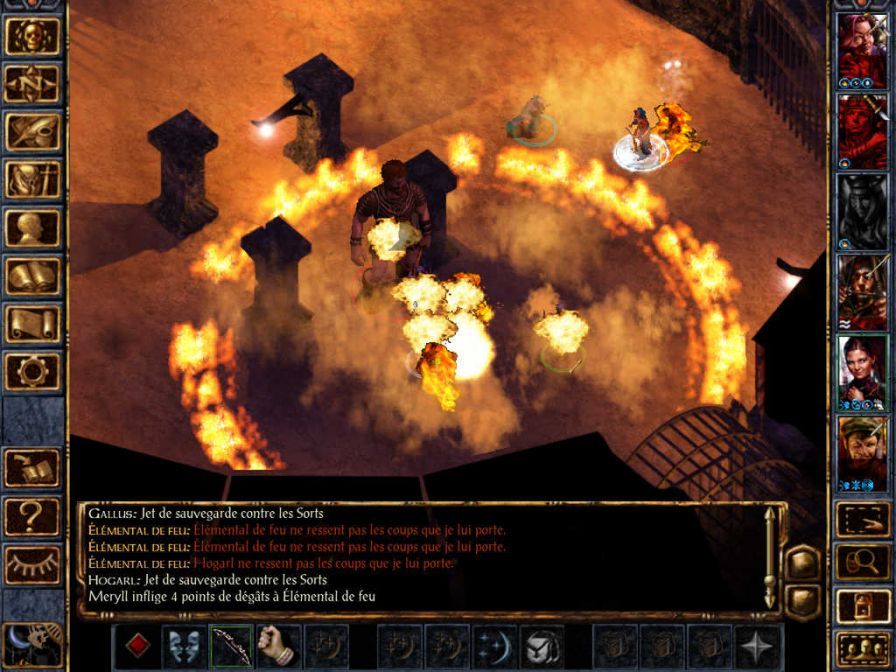This screenshot has width=896, height=672.
Task: Click the blue mask talk button
Action: click(x=185, y=645)
